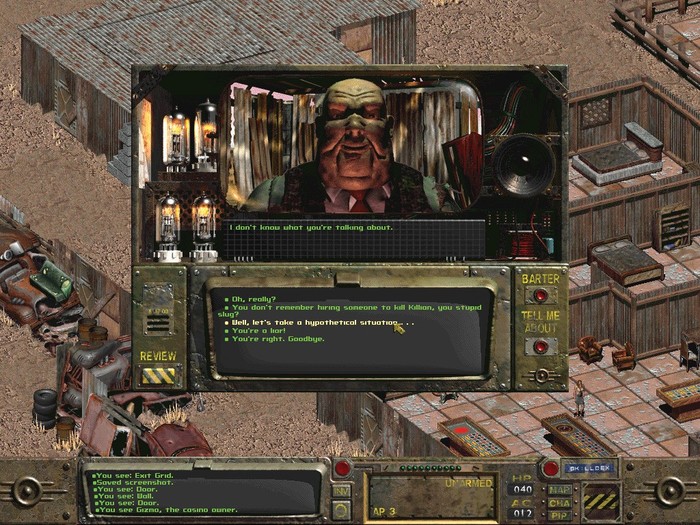Click the red Barter button
The image size is (700, 525).
[540, 296]
